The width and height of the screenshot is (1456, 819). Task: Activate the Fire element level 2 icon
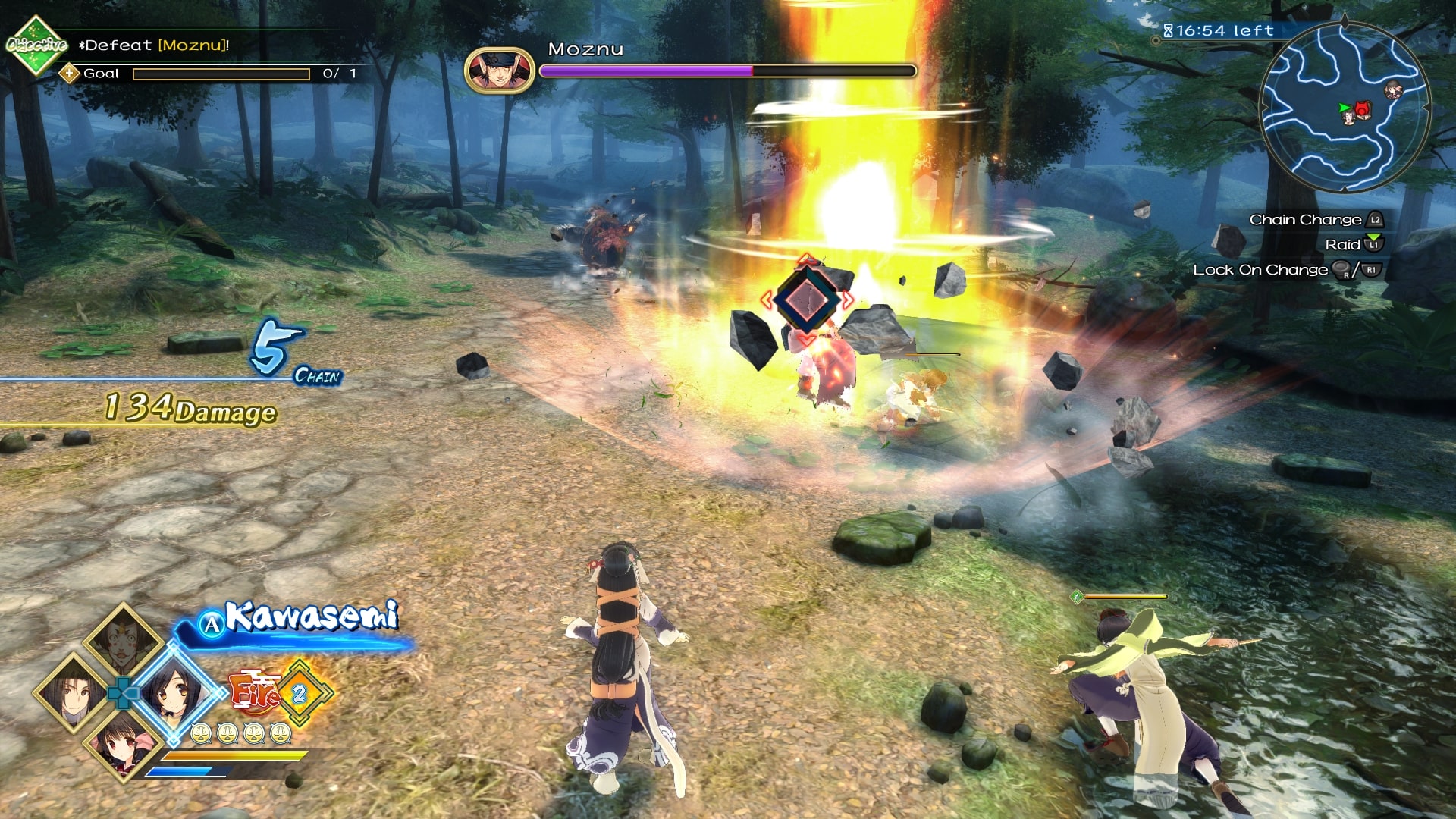point(299,693)
